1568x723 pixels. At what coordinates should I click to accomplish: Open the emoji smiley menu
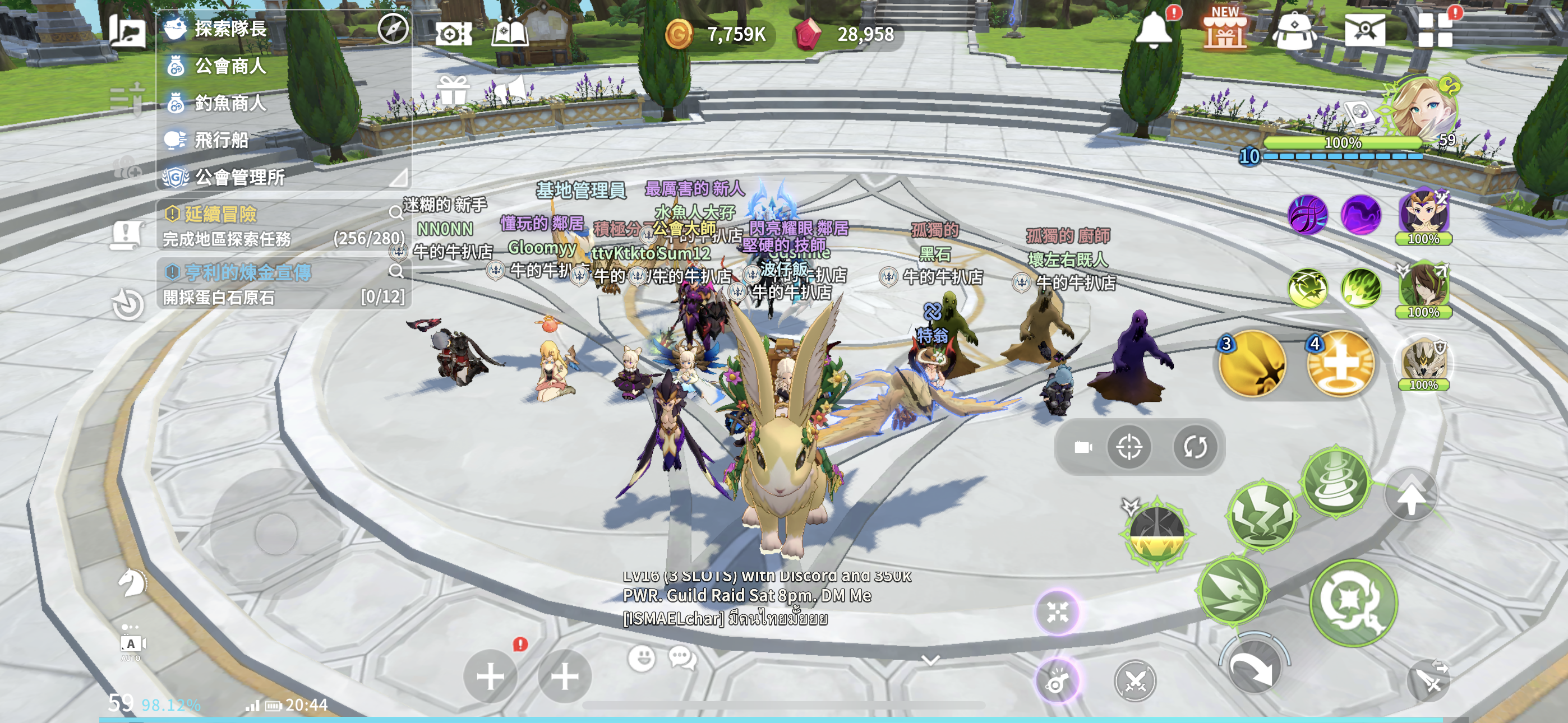(x=642, y=658)
